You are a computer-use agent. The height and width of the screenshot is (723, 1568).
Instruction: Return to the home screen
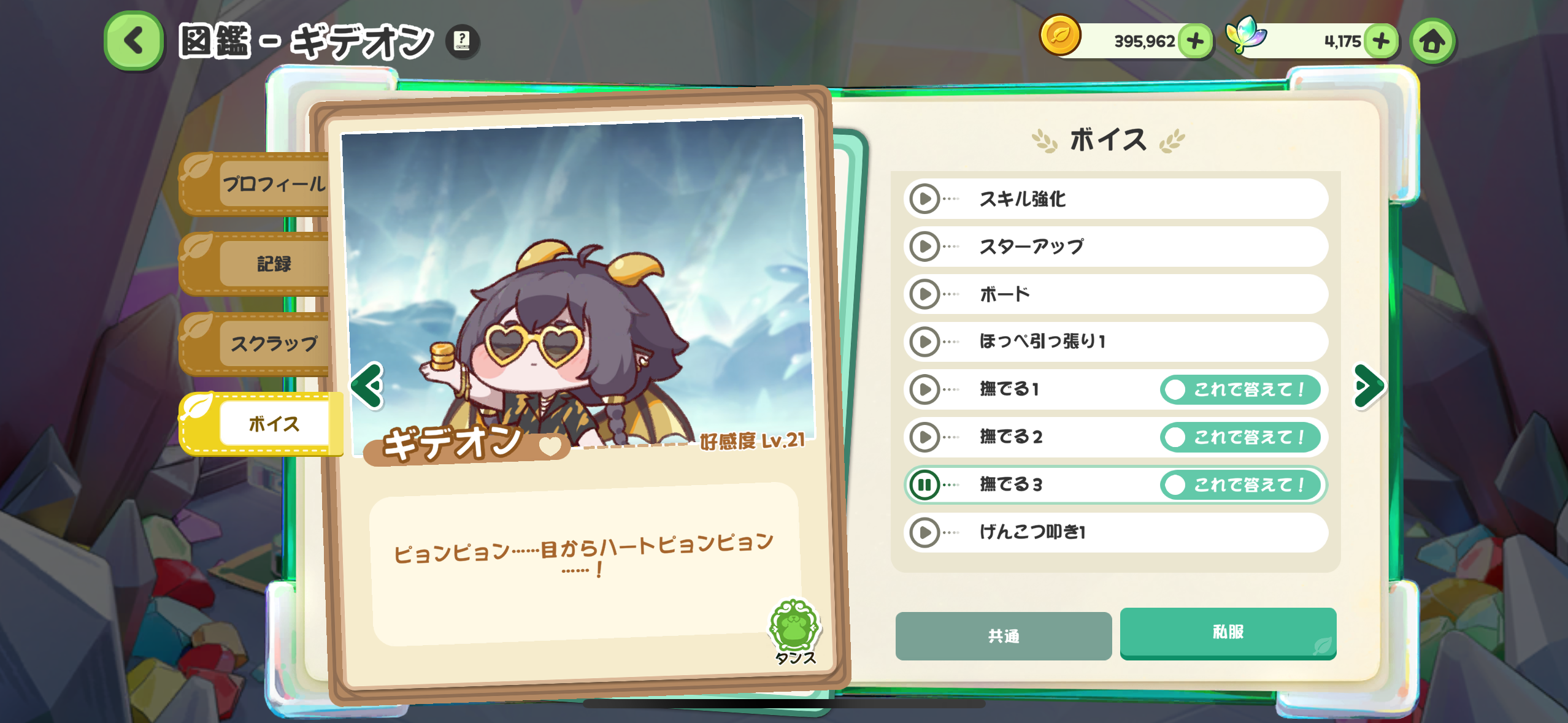[x=1432, y=41]
